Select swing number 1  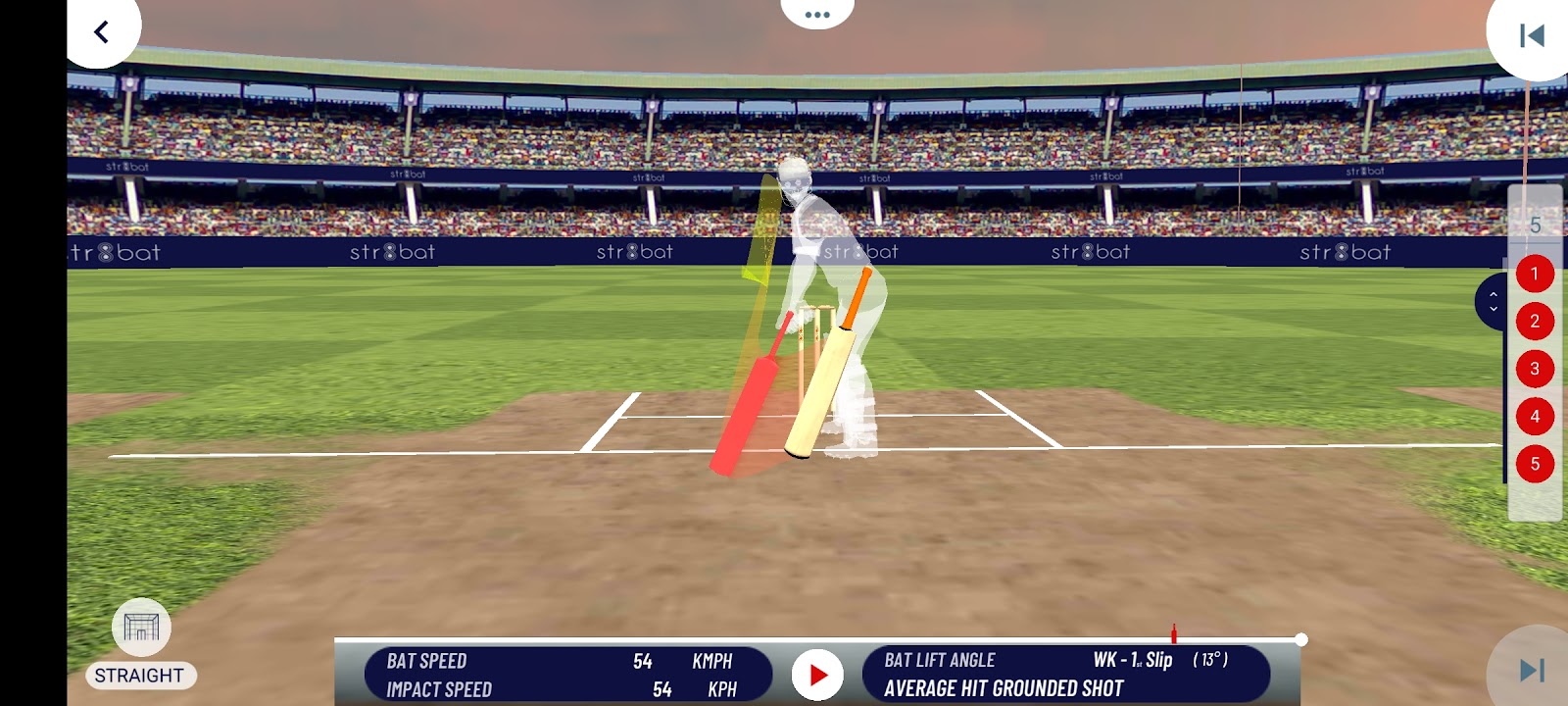(1535, 274)
